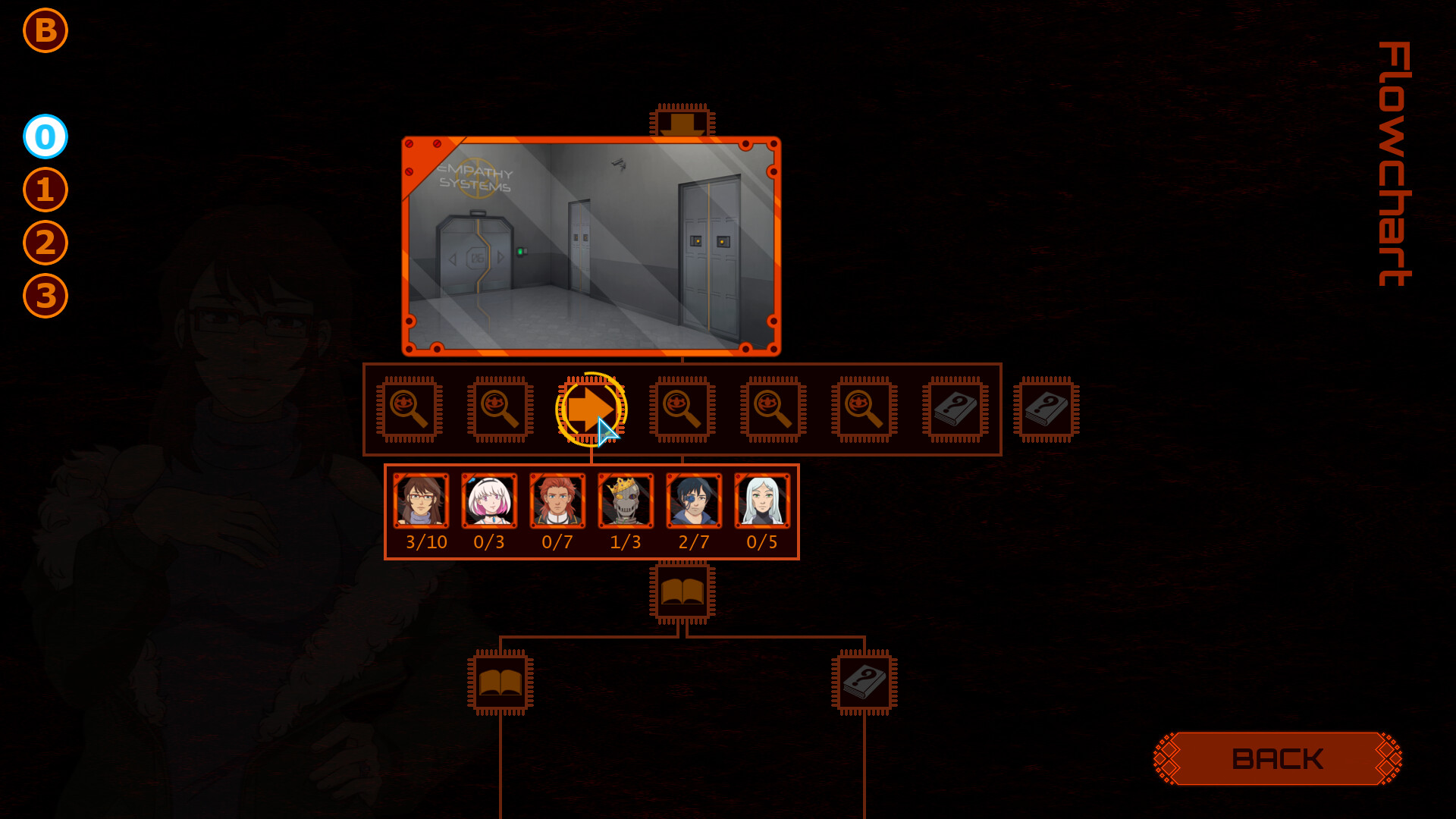View the crowned robot character with 1/3 progress

[x=626, y=501]
